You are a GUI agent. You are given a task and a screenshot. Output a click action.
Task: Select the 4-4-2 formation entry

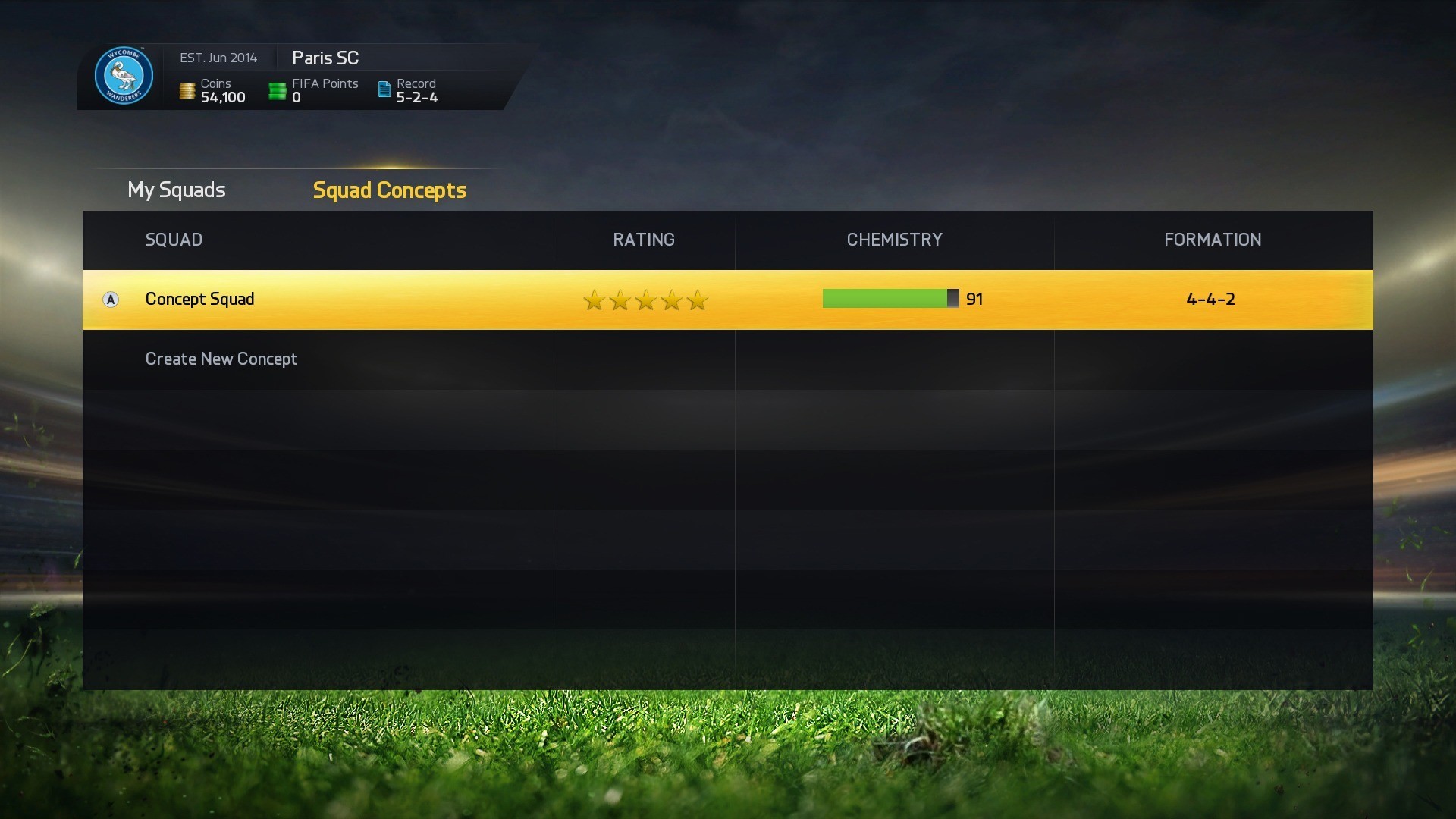(x=1210, y=299)
